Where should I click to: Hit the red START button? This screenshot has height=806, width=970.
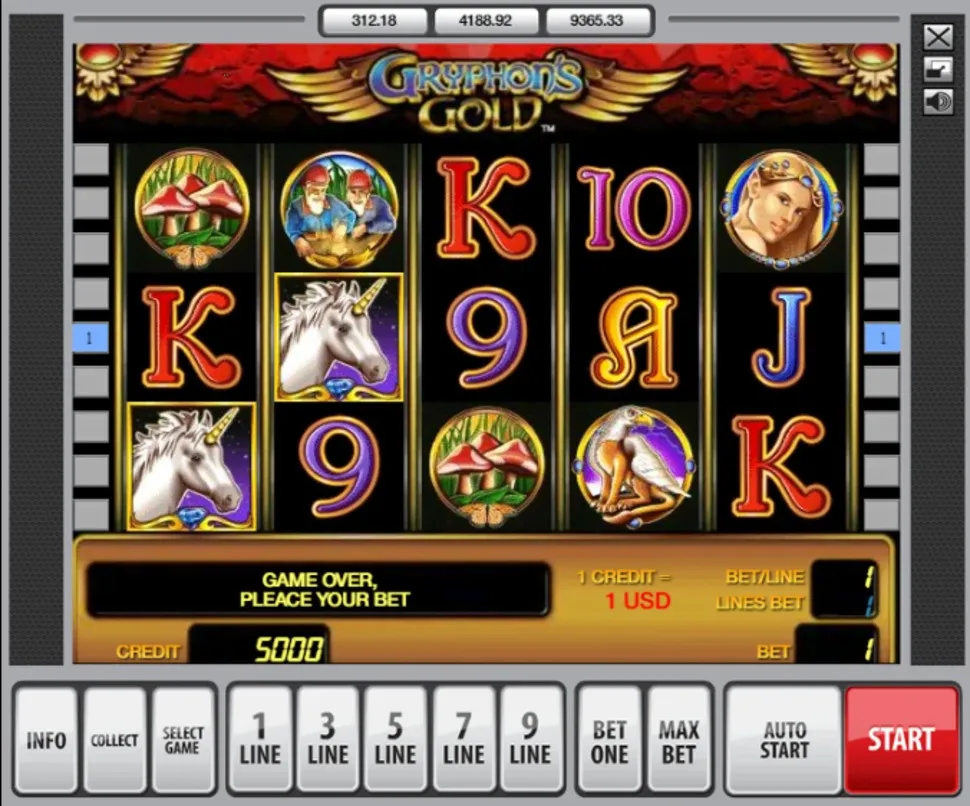tap(900, 740)
